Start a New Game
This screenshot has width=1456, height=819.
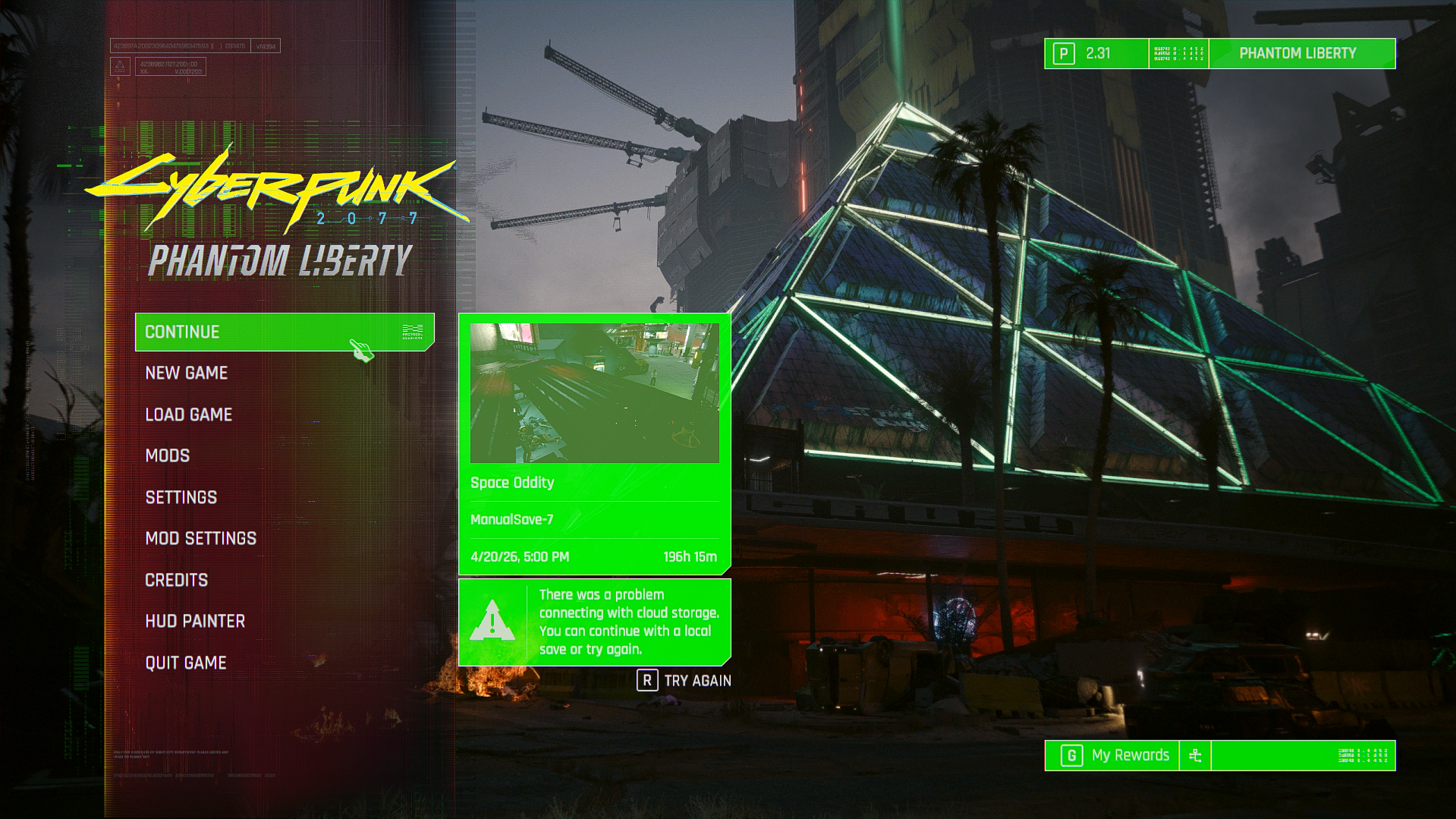pos(187,373)
